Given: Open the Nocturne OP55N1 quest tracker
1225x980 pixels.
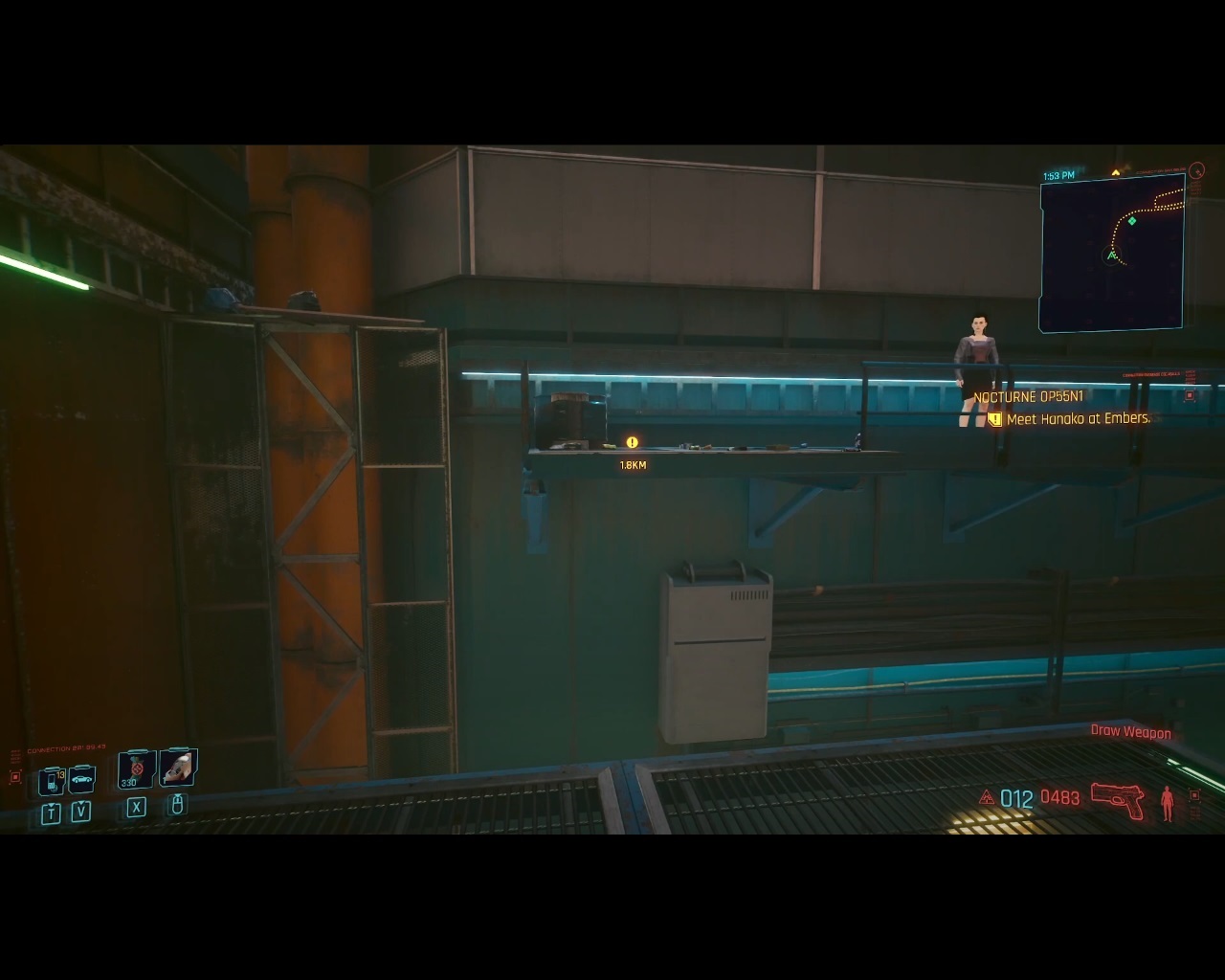Looking at the screenshot, I should [x=1028, y=397].
